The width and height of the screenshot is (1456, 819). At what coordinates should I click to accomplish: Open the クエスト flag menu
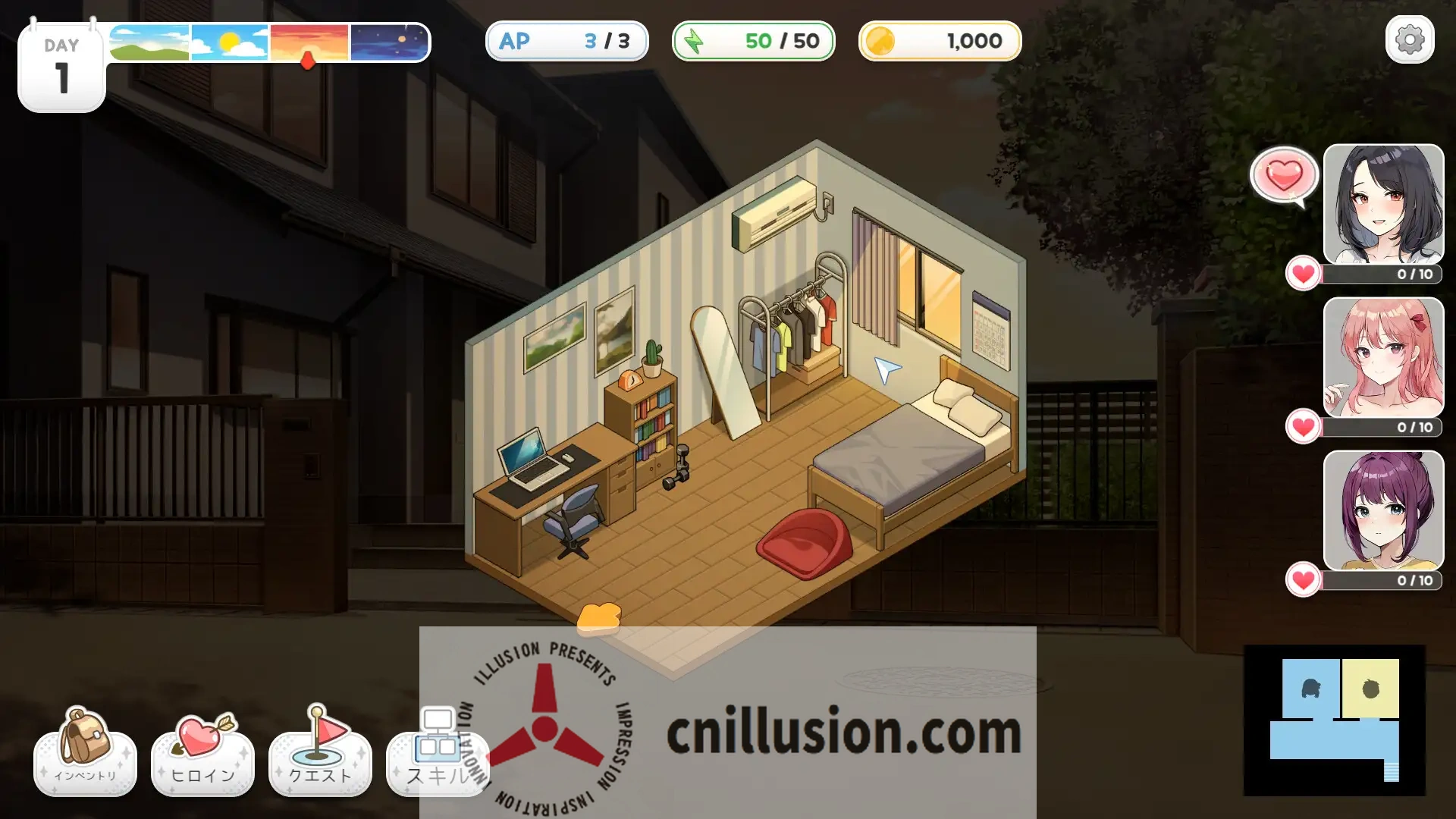coord(320,752)
